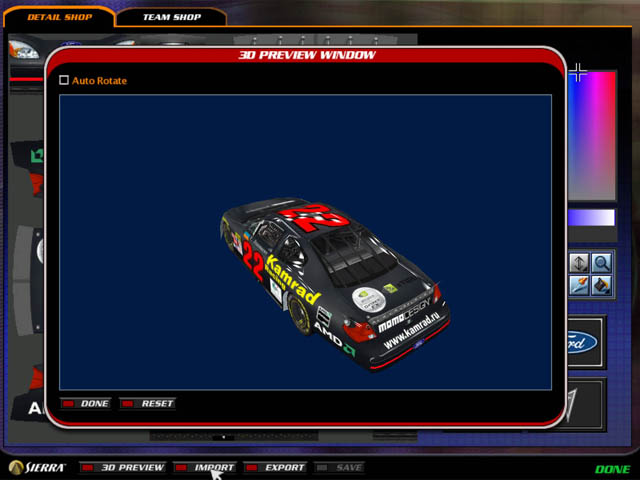Screen dimensions: 640x480
Task: Choose the paint bucket fill tool
Action: 602,286
